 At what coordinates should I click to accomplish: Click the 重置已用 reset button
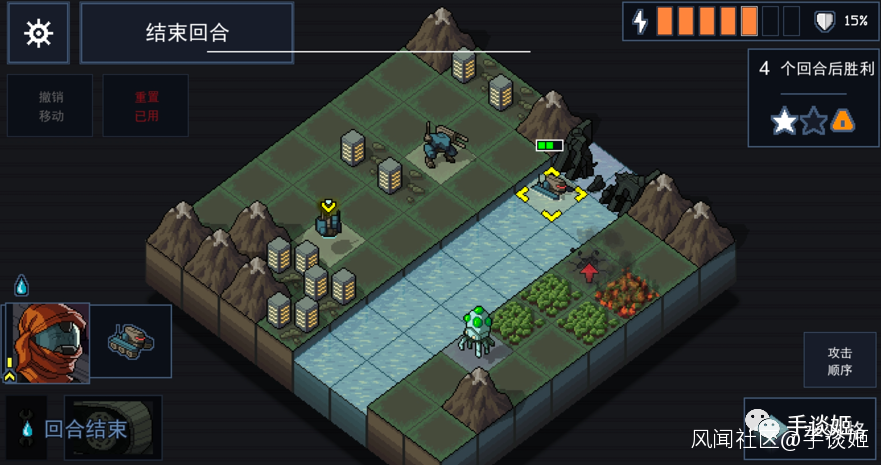146,106
